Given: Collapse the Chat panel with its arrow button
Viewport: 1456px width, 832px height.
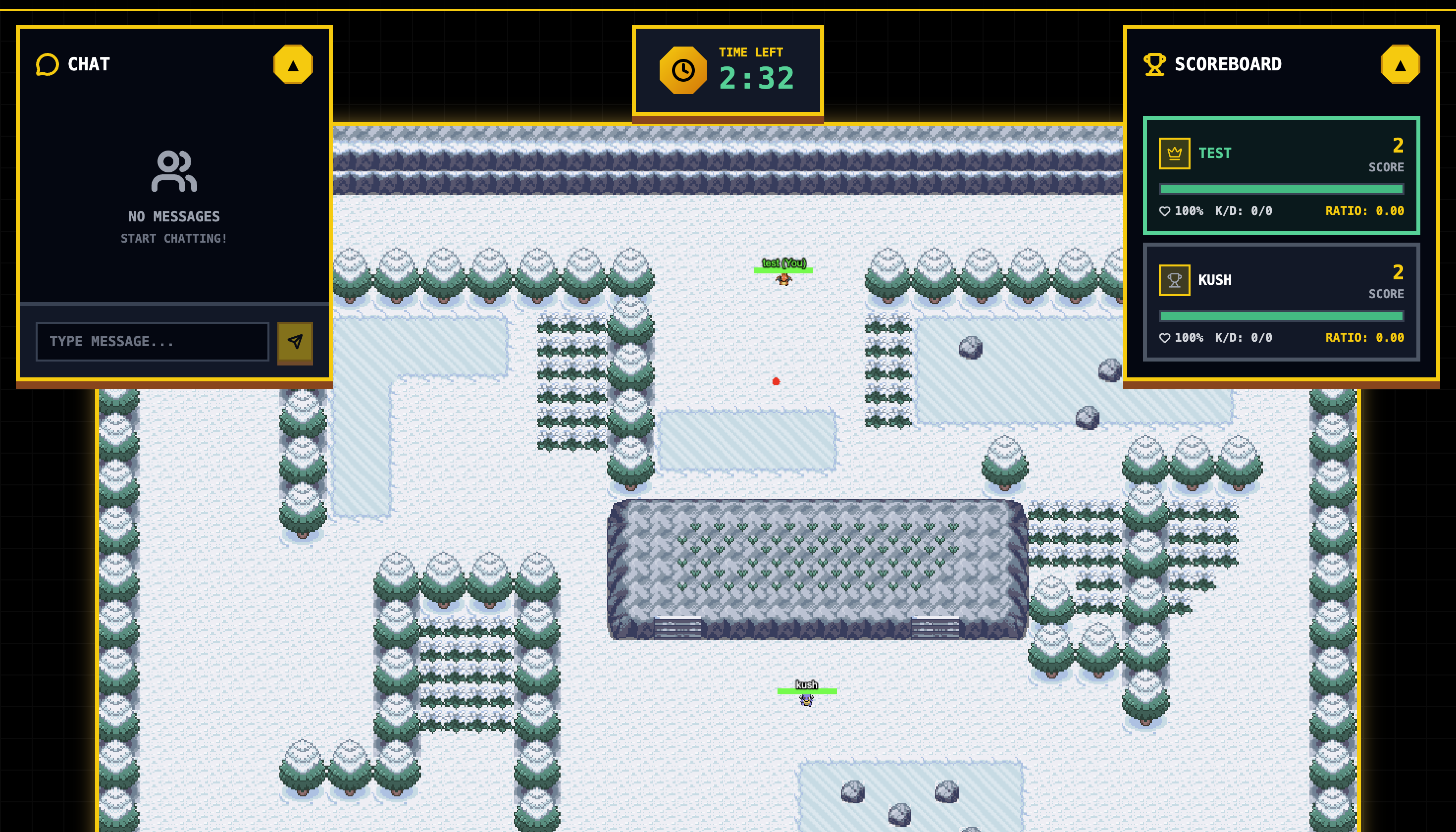Looking at the screenshot, I should [x=293, y=64].
